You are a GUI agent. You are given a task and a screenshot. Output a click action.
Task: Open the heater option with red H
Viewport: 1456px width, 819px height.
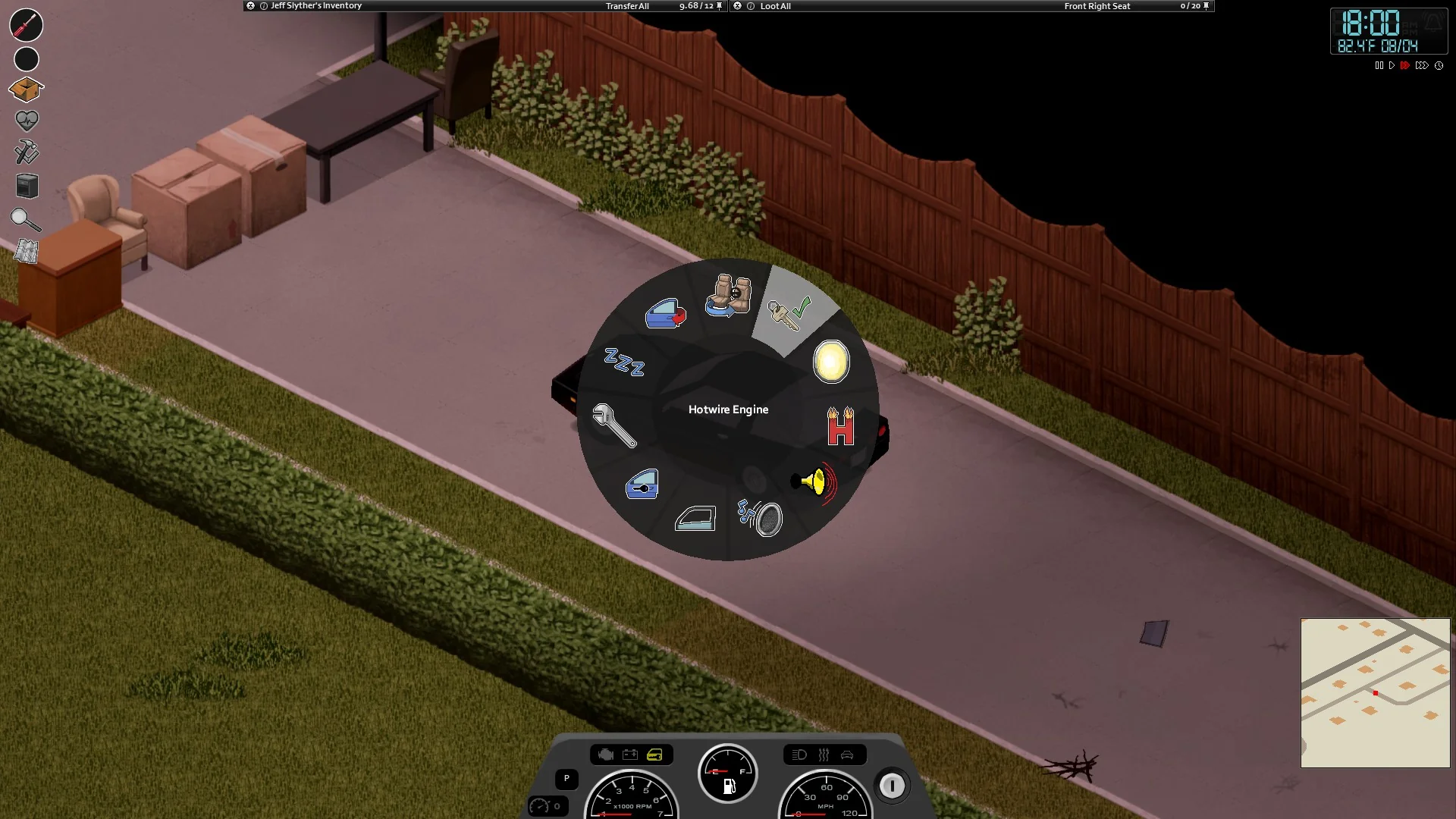click(x=840, y=427)
